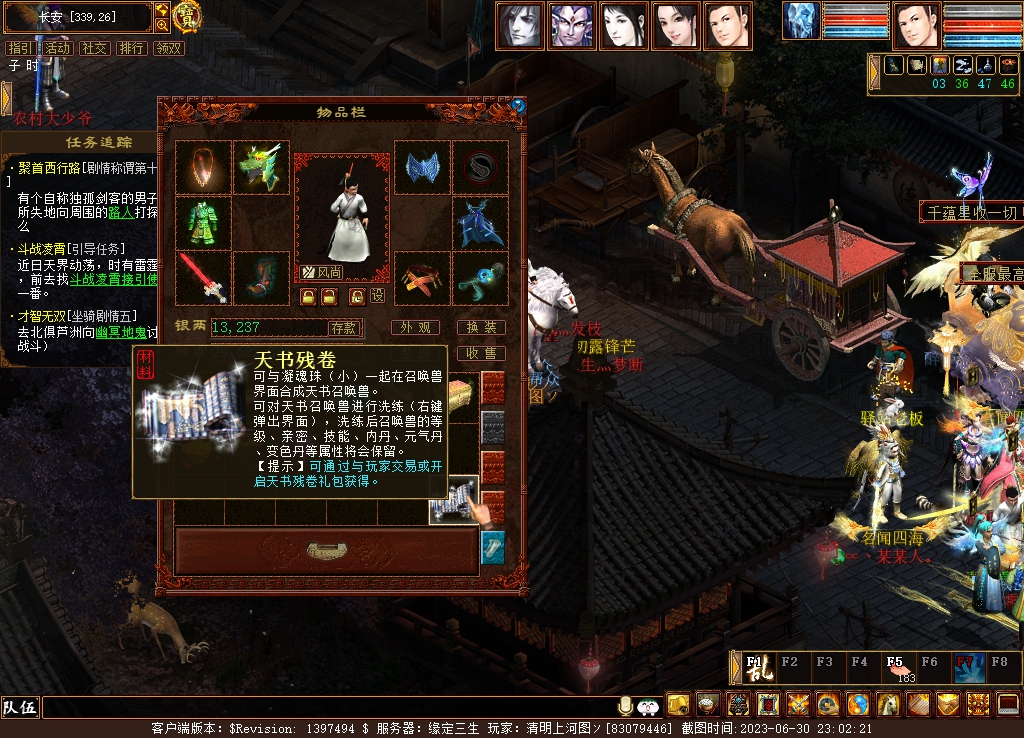Click the crossed swords icon in the bottom bar
The height and width of the screenshot is (738, 1024).
[797, 704]
